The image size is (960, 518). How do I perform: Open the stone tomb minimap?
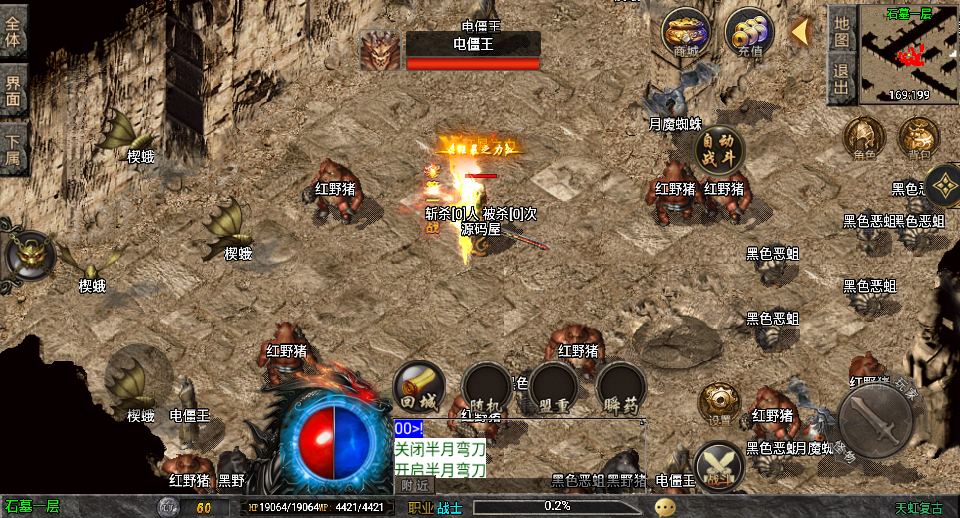pos(908,54)
